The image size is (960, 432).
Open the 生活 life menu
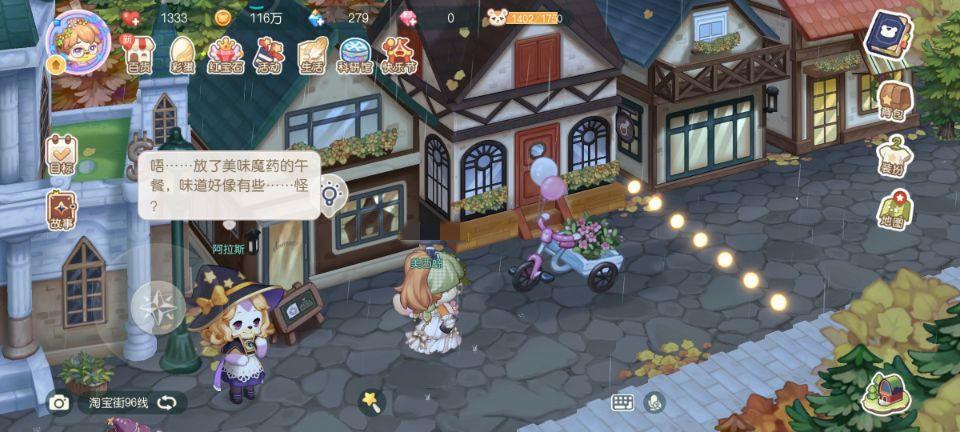coord(312,54)
